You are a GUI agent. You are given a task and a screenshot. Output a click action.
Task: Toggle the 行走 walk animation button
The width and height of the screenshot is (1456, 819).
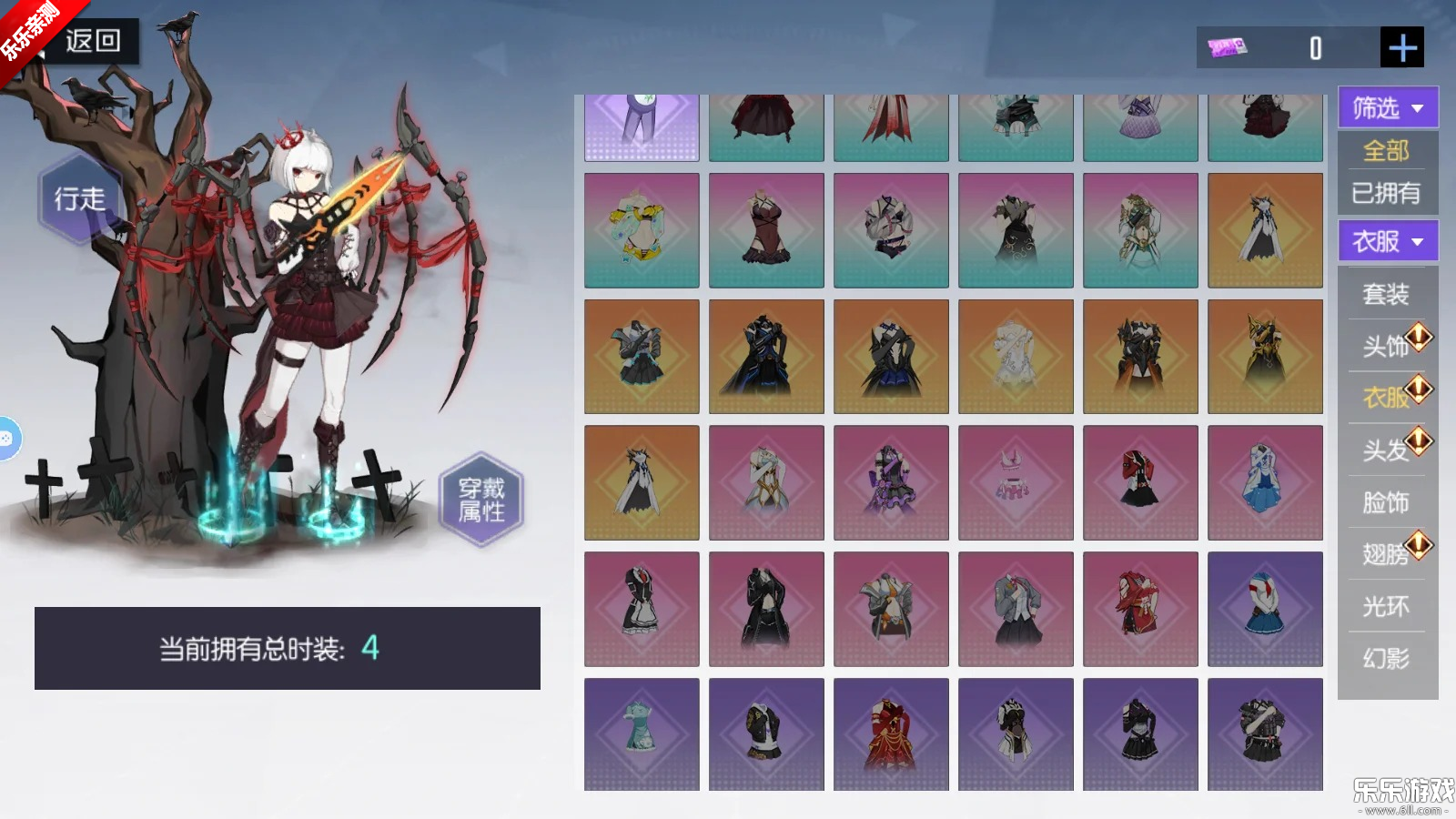[80, 198]
